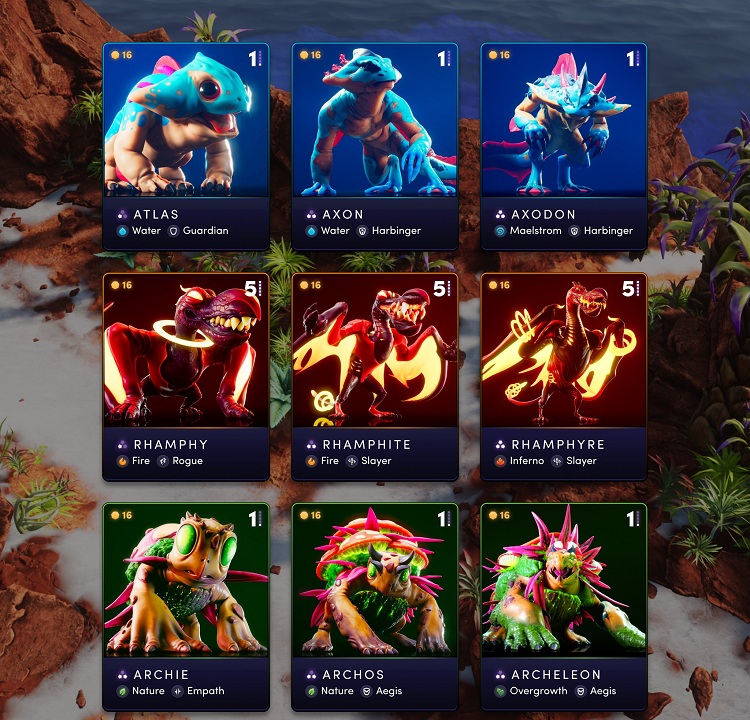
Task: Select the Rhamphite card
Action: coord(375,376)
